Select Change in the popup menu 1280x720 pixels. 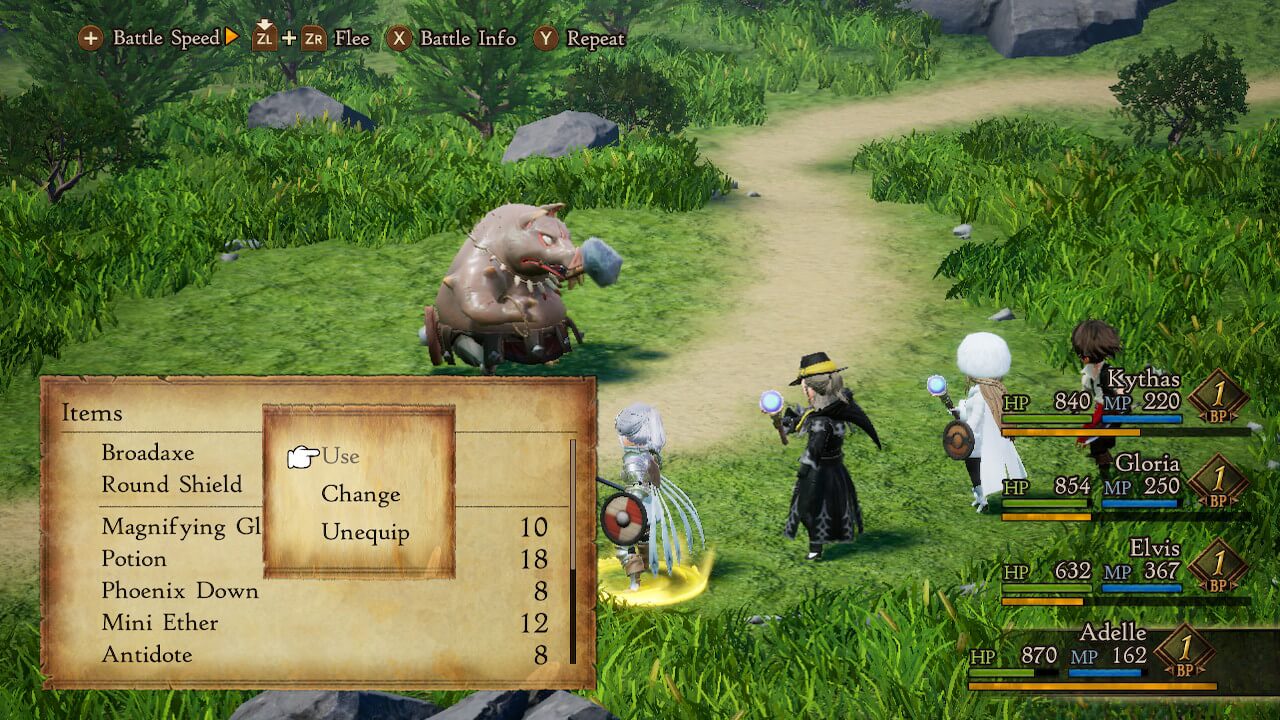[x=360, y=494]
